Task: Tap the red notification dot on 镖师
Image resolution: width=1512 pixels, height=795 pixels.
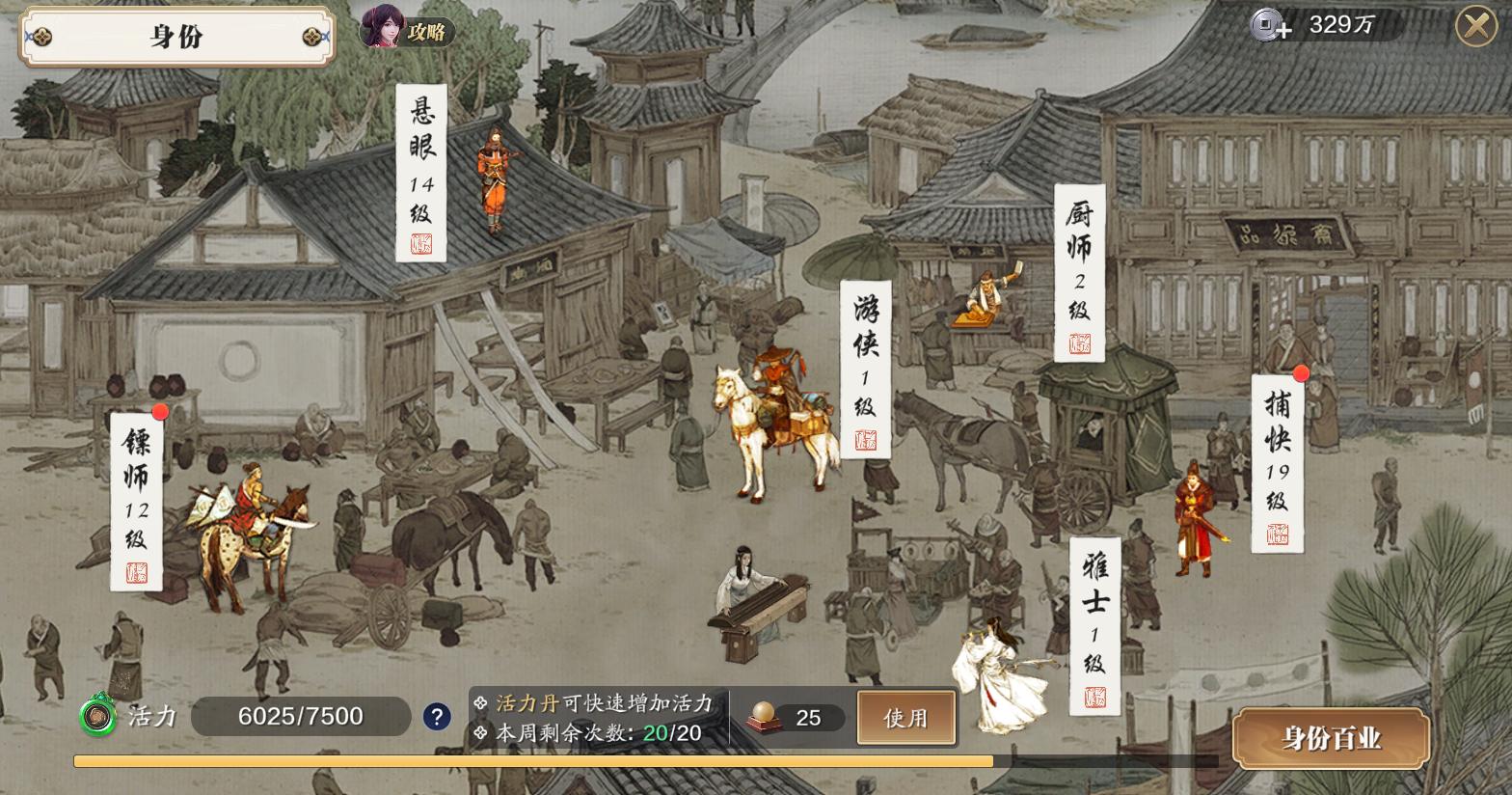Action: point(161,411)
